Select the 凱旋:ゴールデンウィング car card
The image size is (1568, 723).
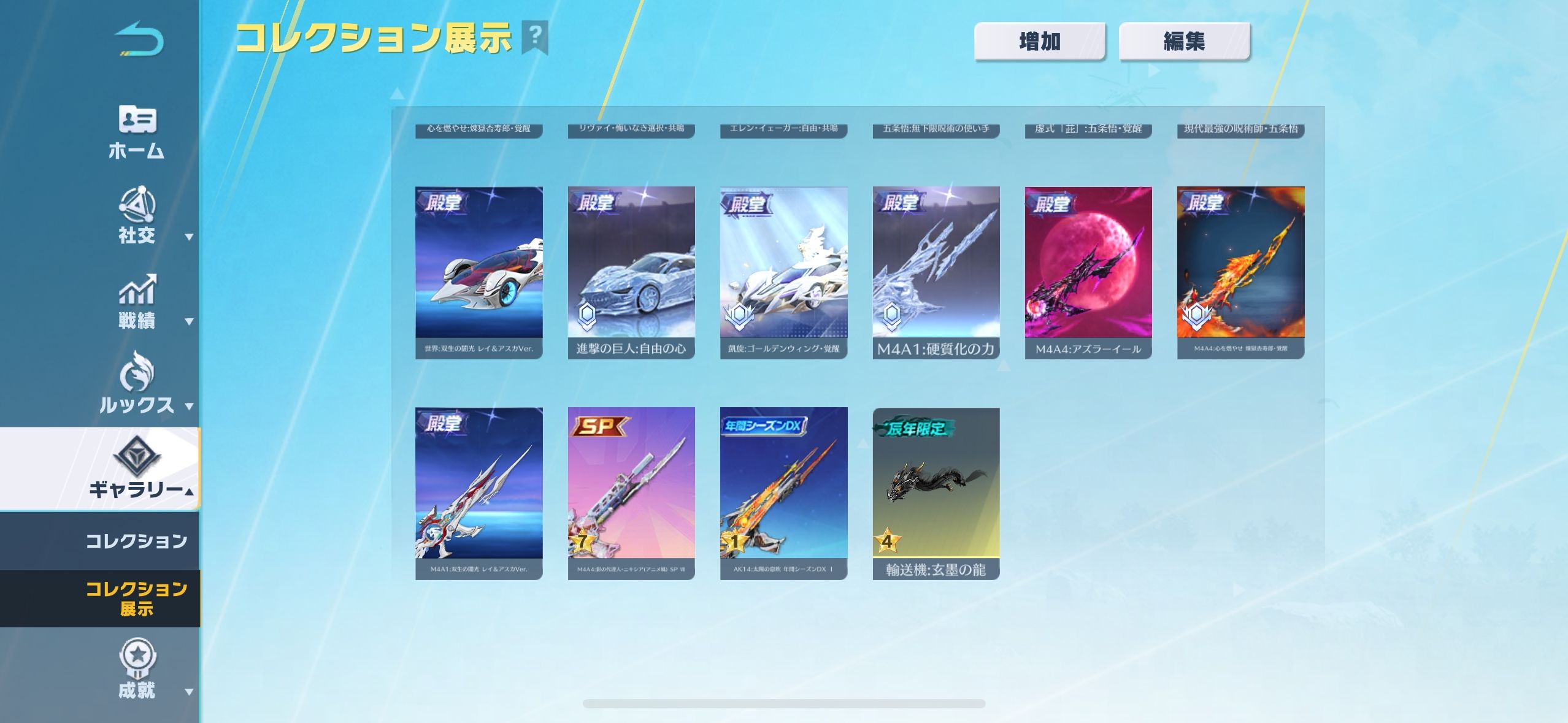[783, 272]
